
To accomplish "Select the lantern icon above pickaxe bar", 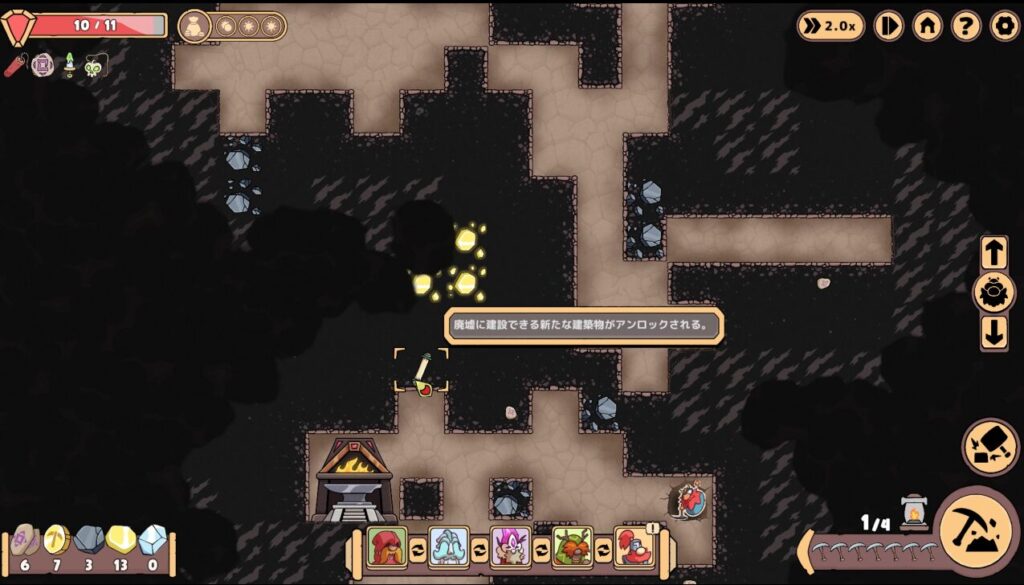I will coord(914,512).
